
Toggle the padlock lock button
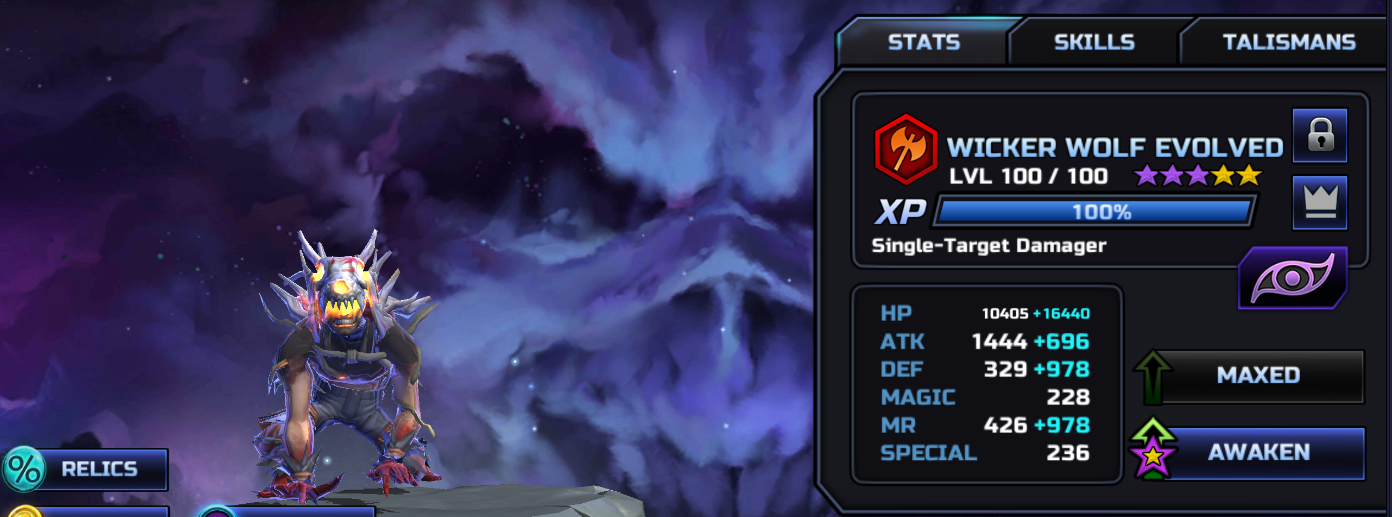[x=1320, y=136]
